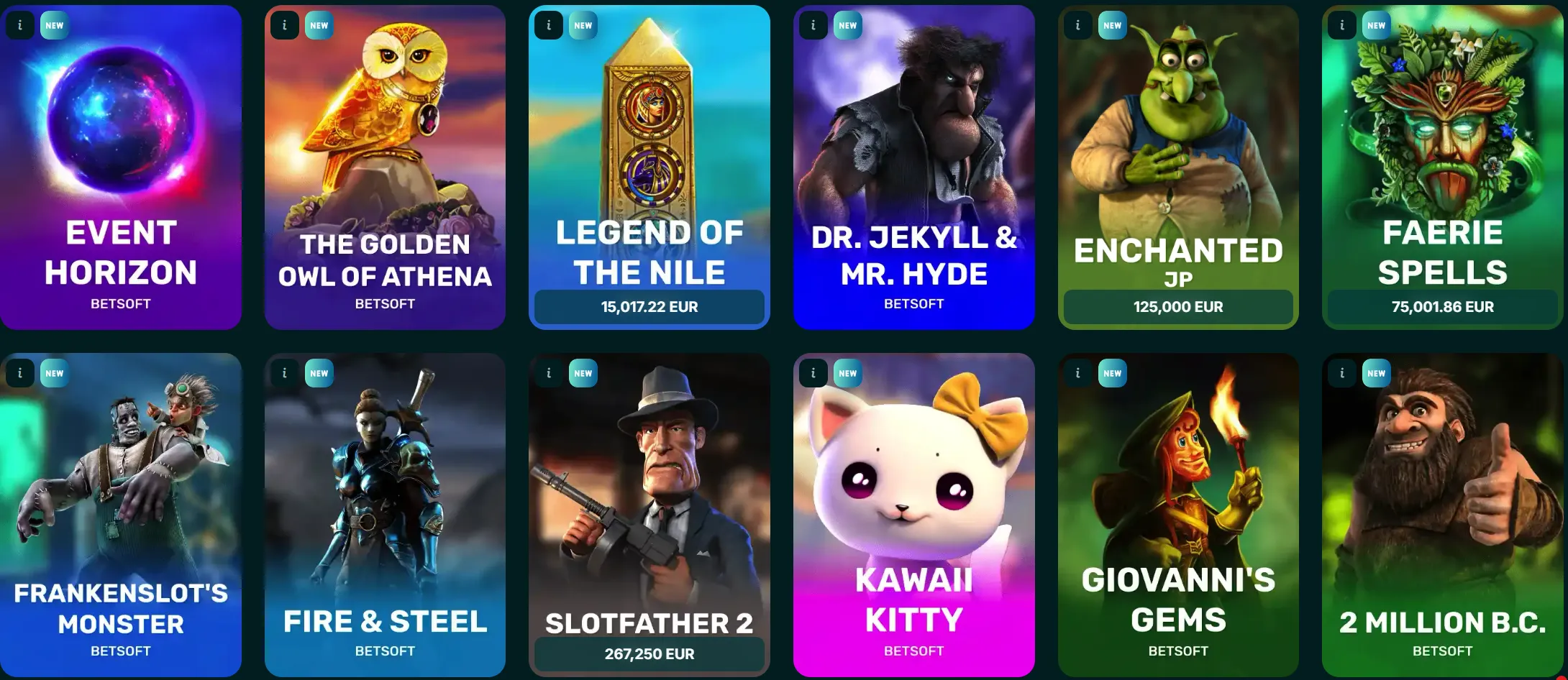Select the Legend of the Nile jackpot amount
This screenshot has height=680, width=1568.
pos(649,306)
